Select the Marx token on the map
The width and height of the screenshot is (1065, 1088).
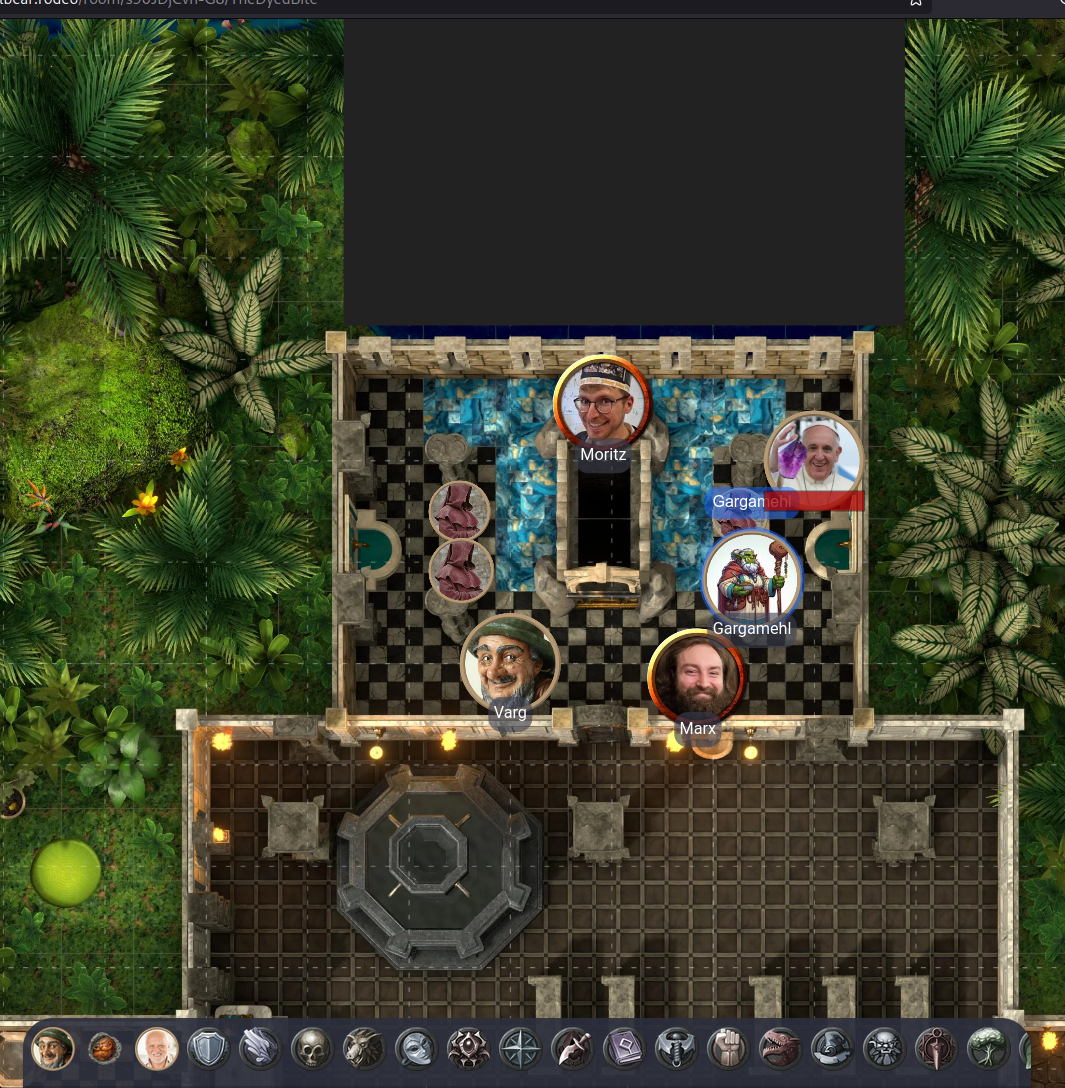(696, 678)
